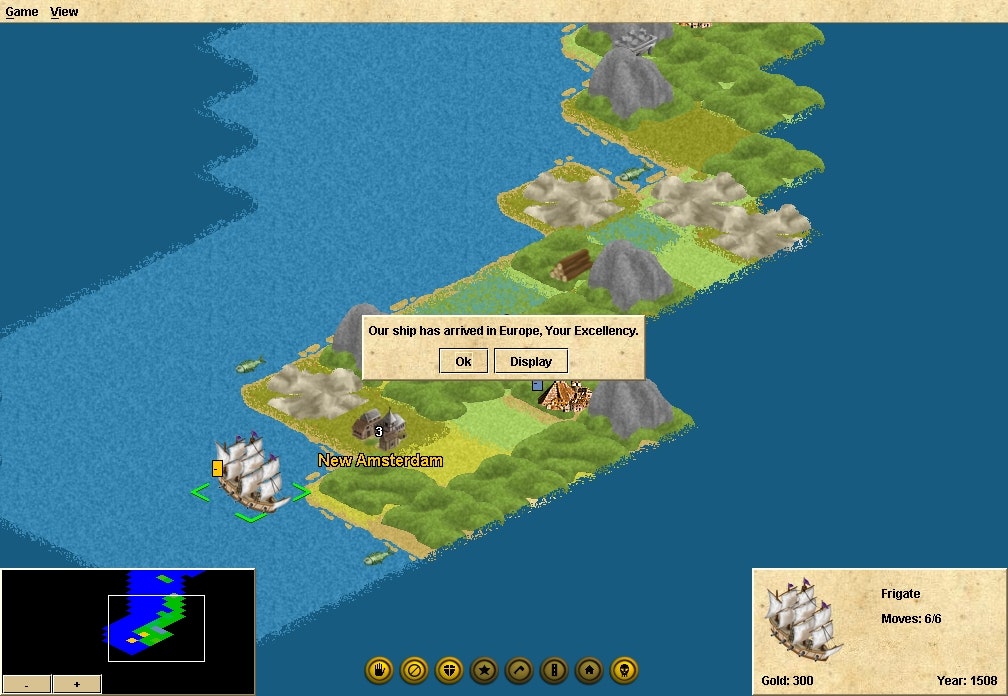Select the no-entry circle command icon
The image size is (1008, 696).
(x=414, y=670)
